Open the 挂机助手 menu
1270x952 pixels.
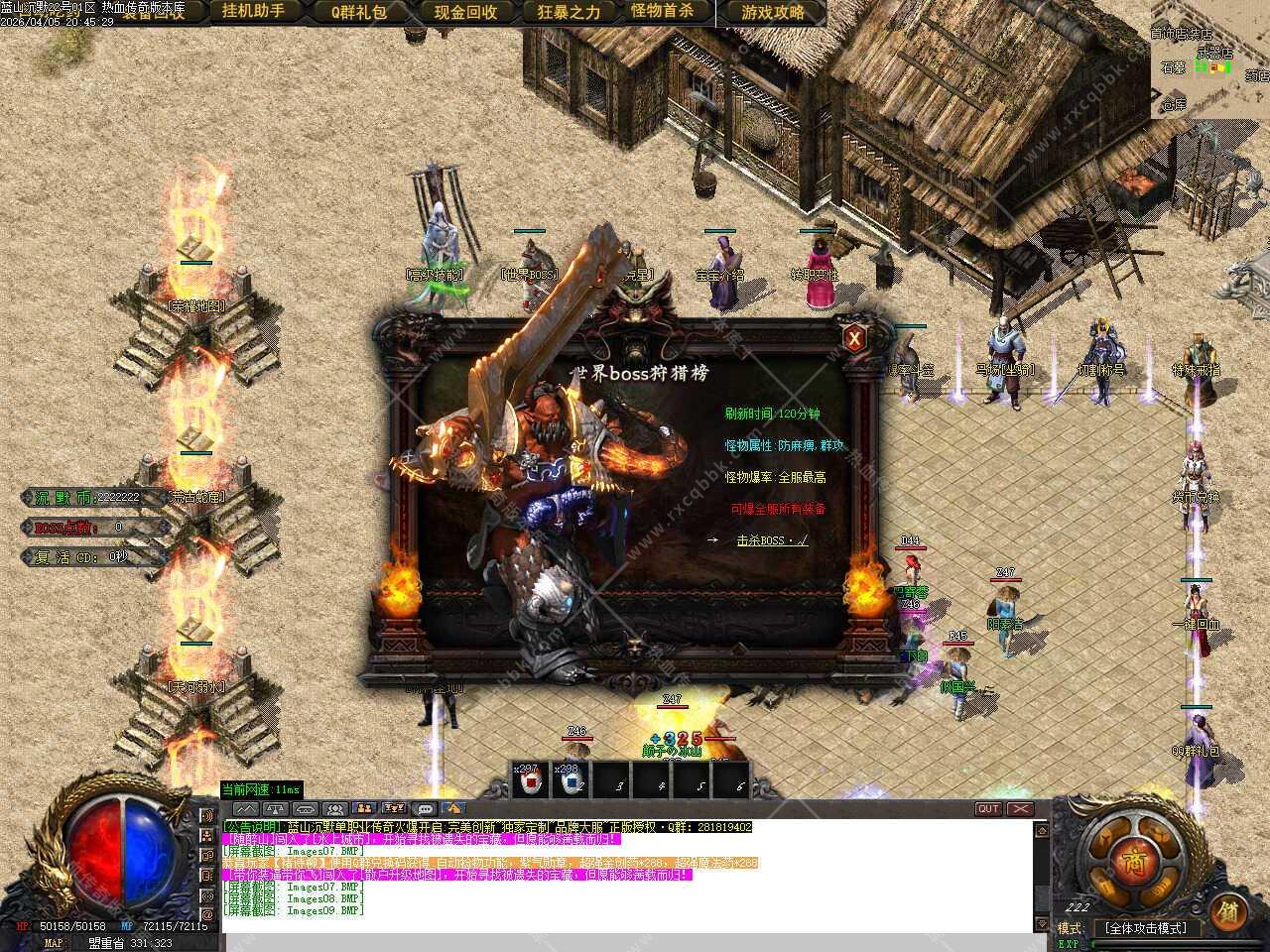click(253, 12)
